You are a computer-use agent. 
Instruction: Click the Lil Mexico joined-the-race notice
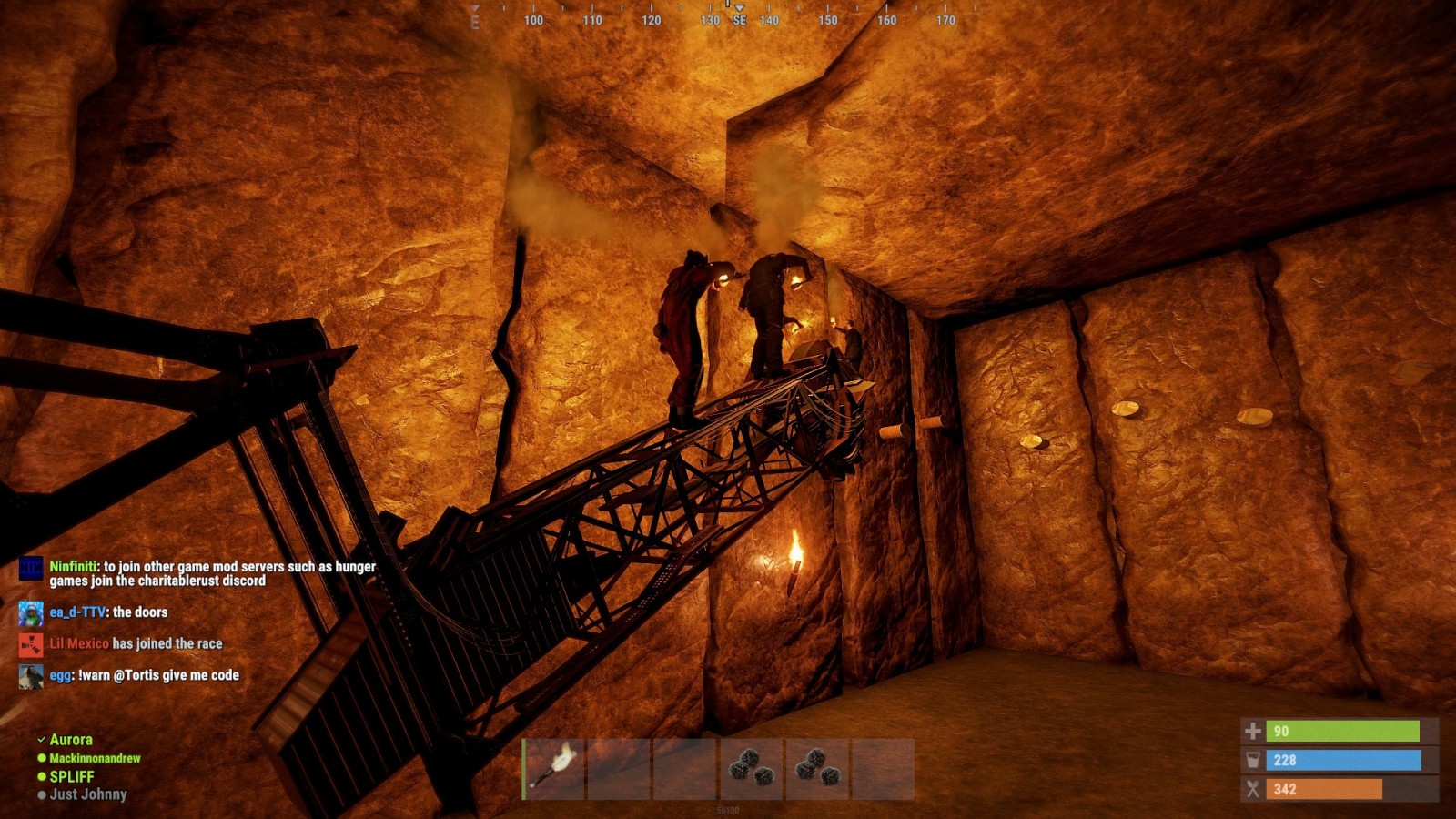[x=136, y=643]
